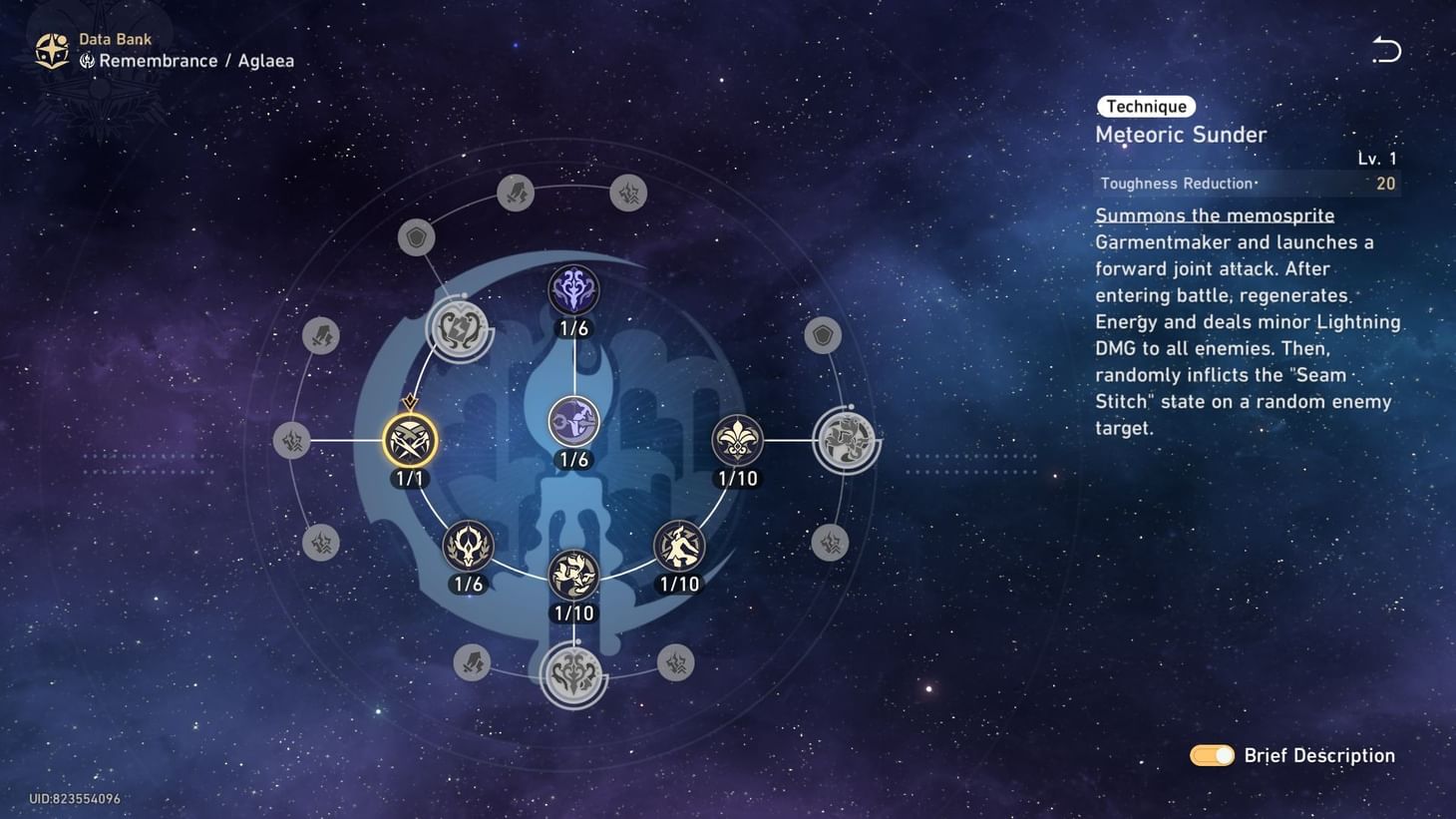Open the purple Ultimate trace at the top
This screenshot has height=819, width=1456.
[573, 290]
